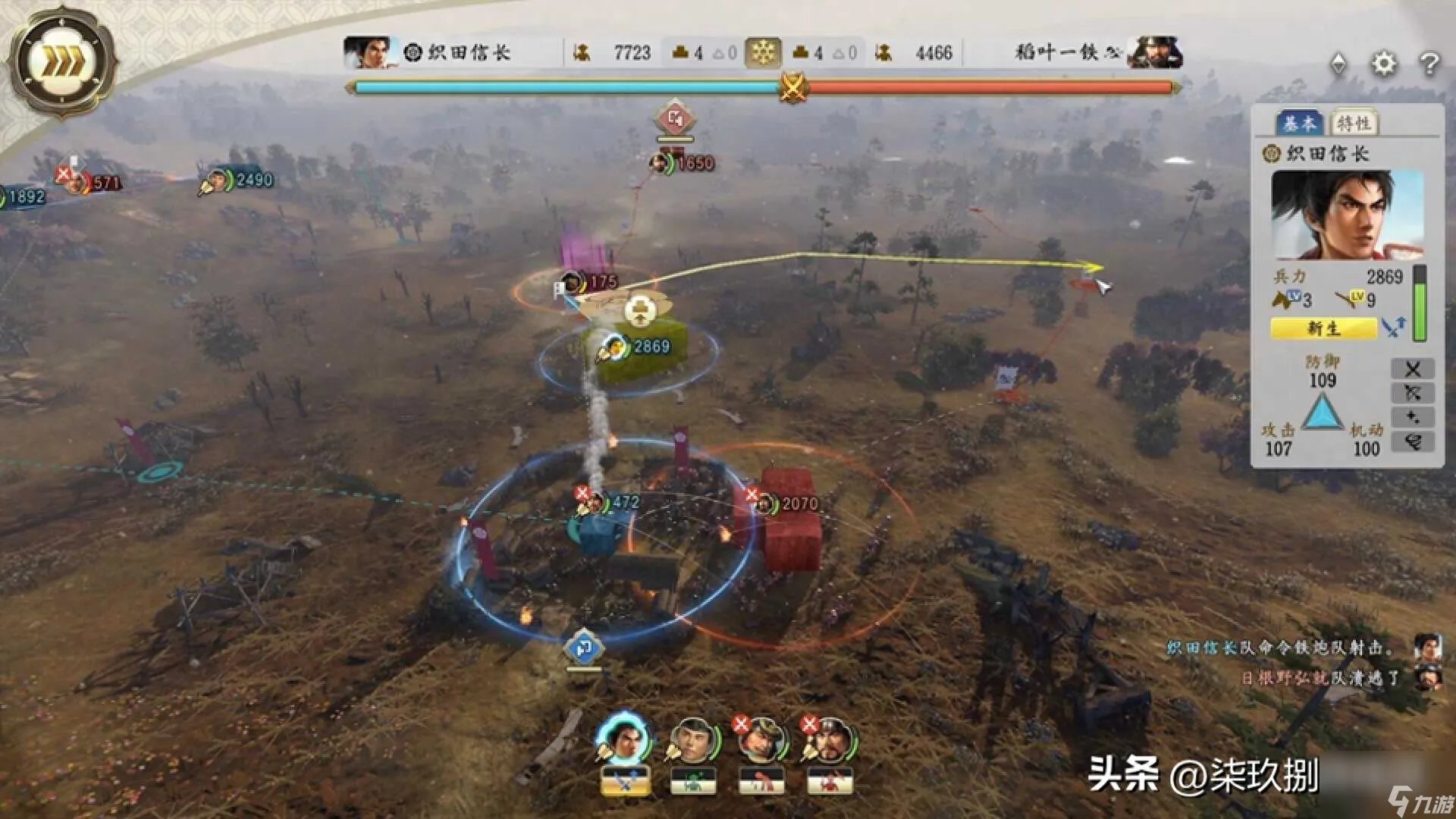Click the bow icon button in unit panel

click(1412, 394)
